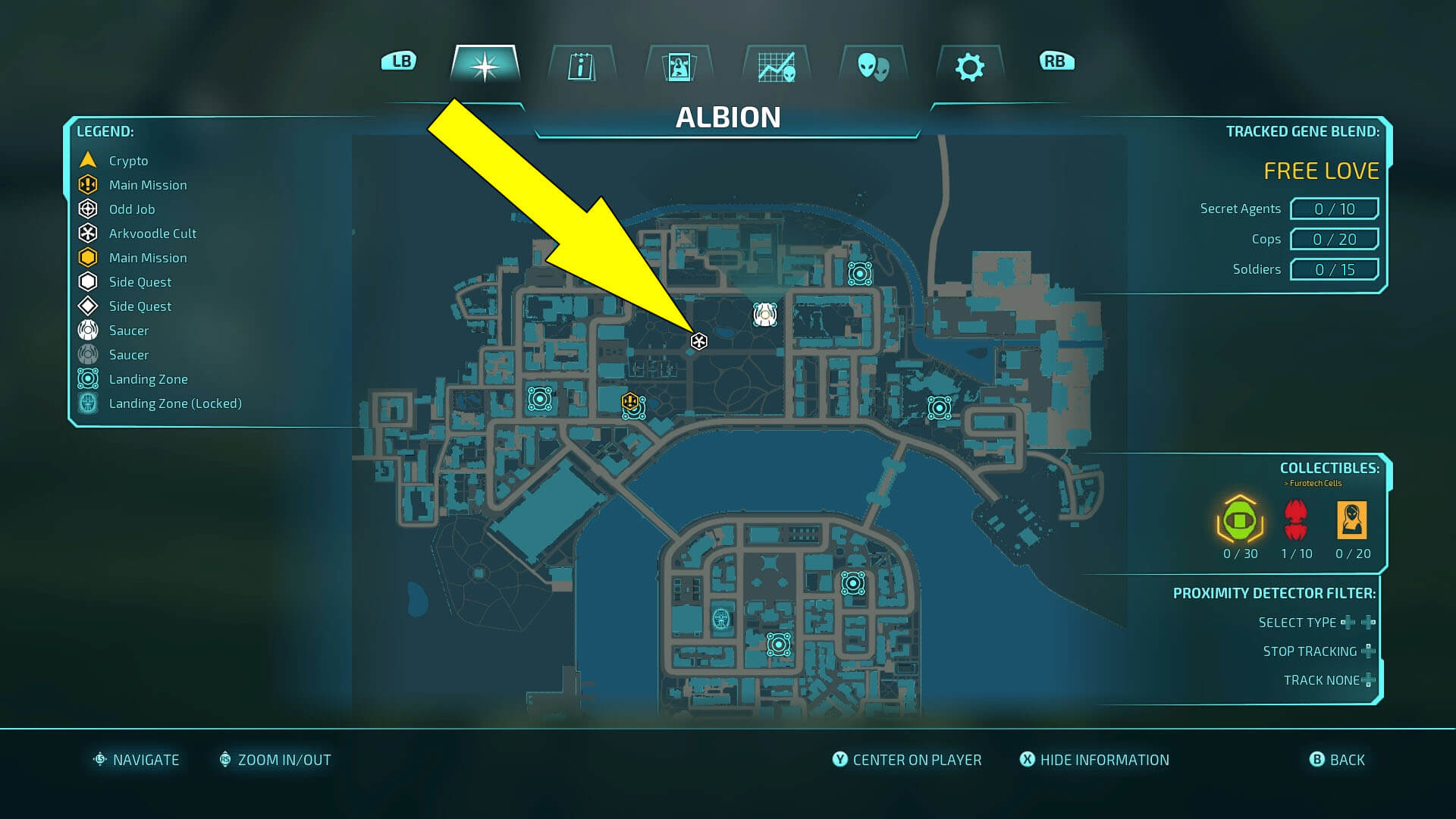
Task: Toggle Hide Information with the X prompt
Action: 1095,760
